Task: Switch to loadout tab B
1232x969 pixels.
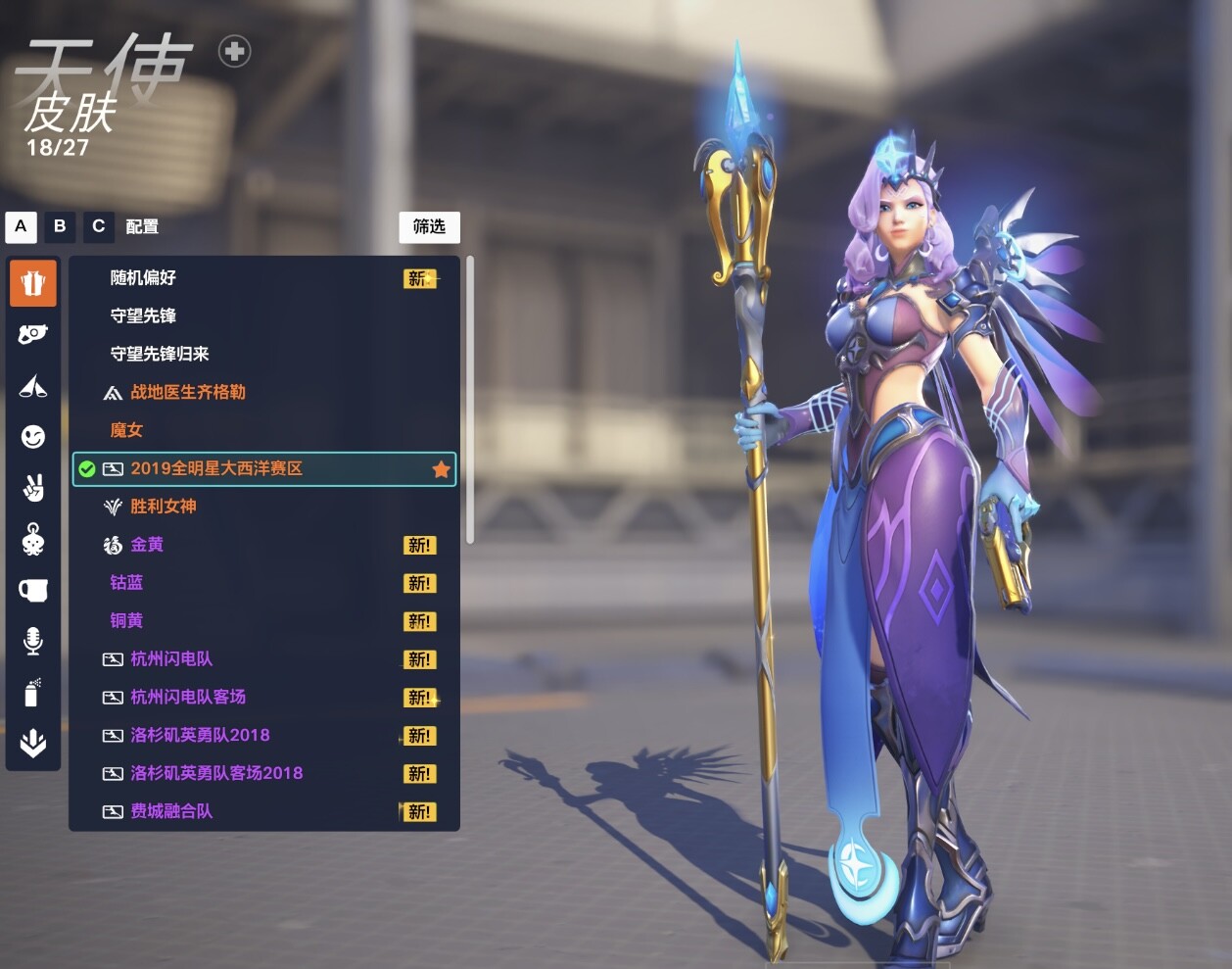Action: coord(60,226)
